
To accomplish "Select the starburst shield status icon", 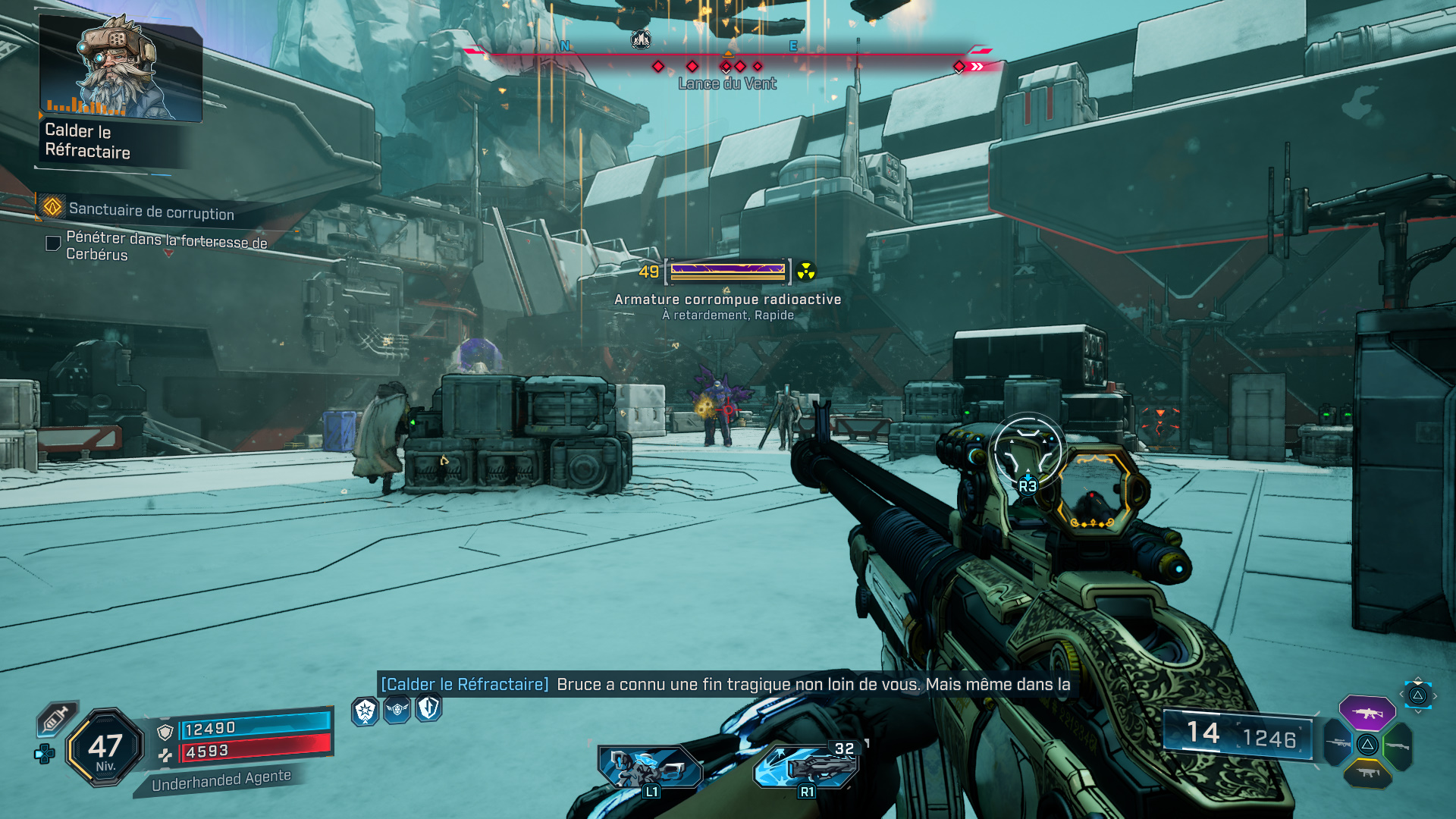I will 365,711.
